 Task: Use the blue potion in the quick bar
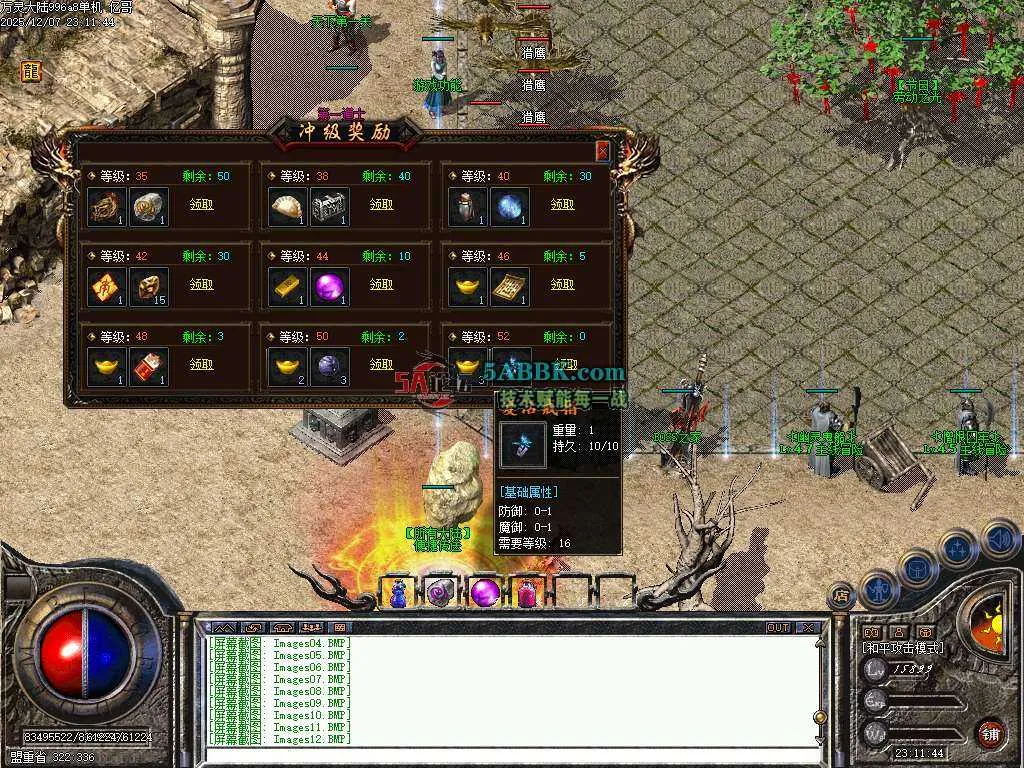398,592
